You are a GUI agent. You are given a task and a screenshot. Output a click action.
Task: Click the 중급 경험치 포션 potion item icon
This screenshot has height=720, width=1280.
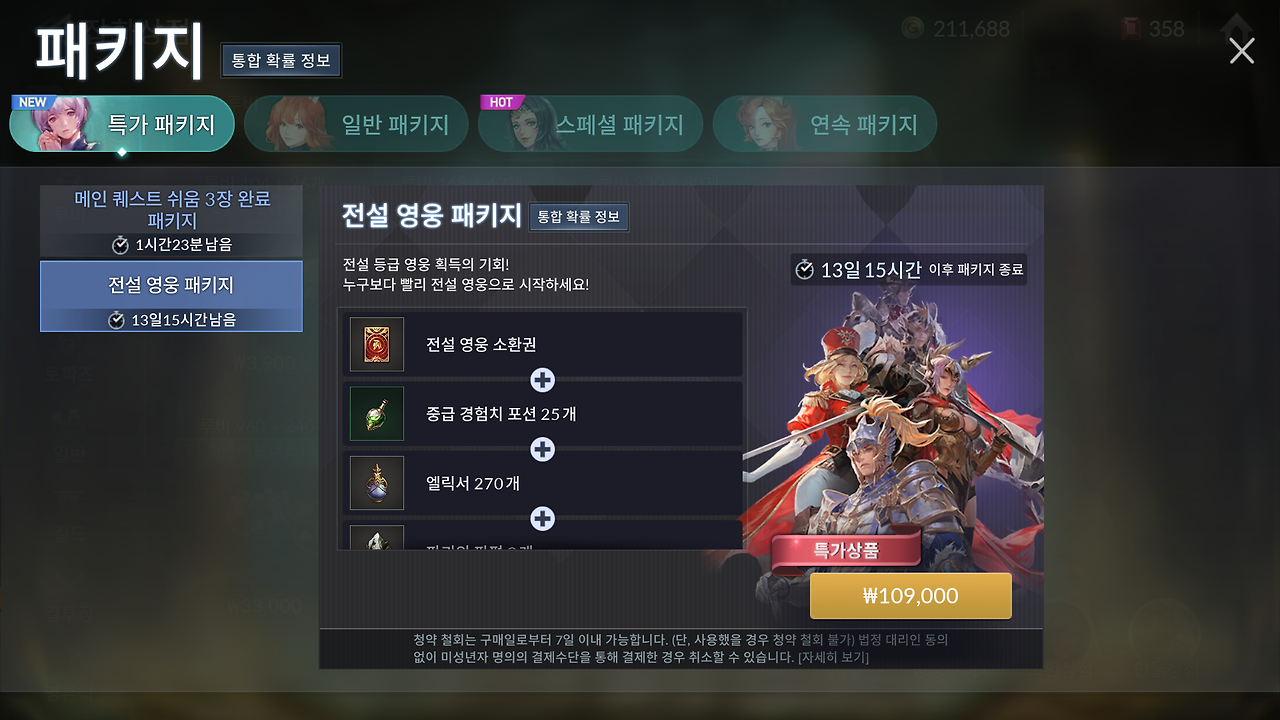376,414
